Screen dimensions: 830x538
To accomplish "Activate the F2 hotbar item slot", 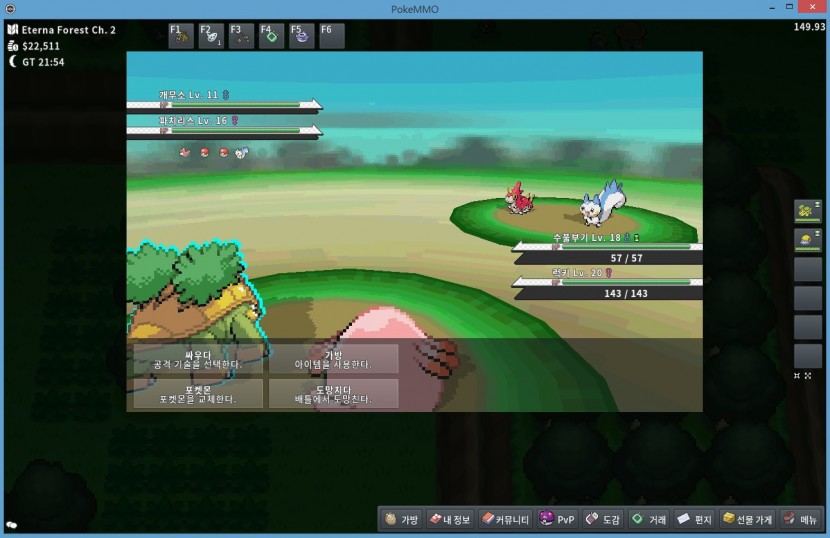I will point(211,36).
